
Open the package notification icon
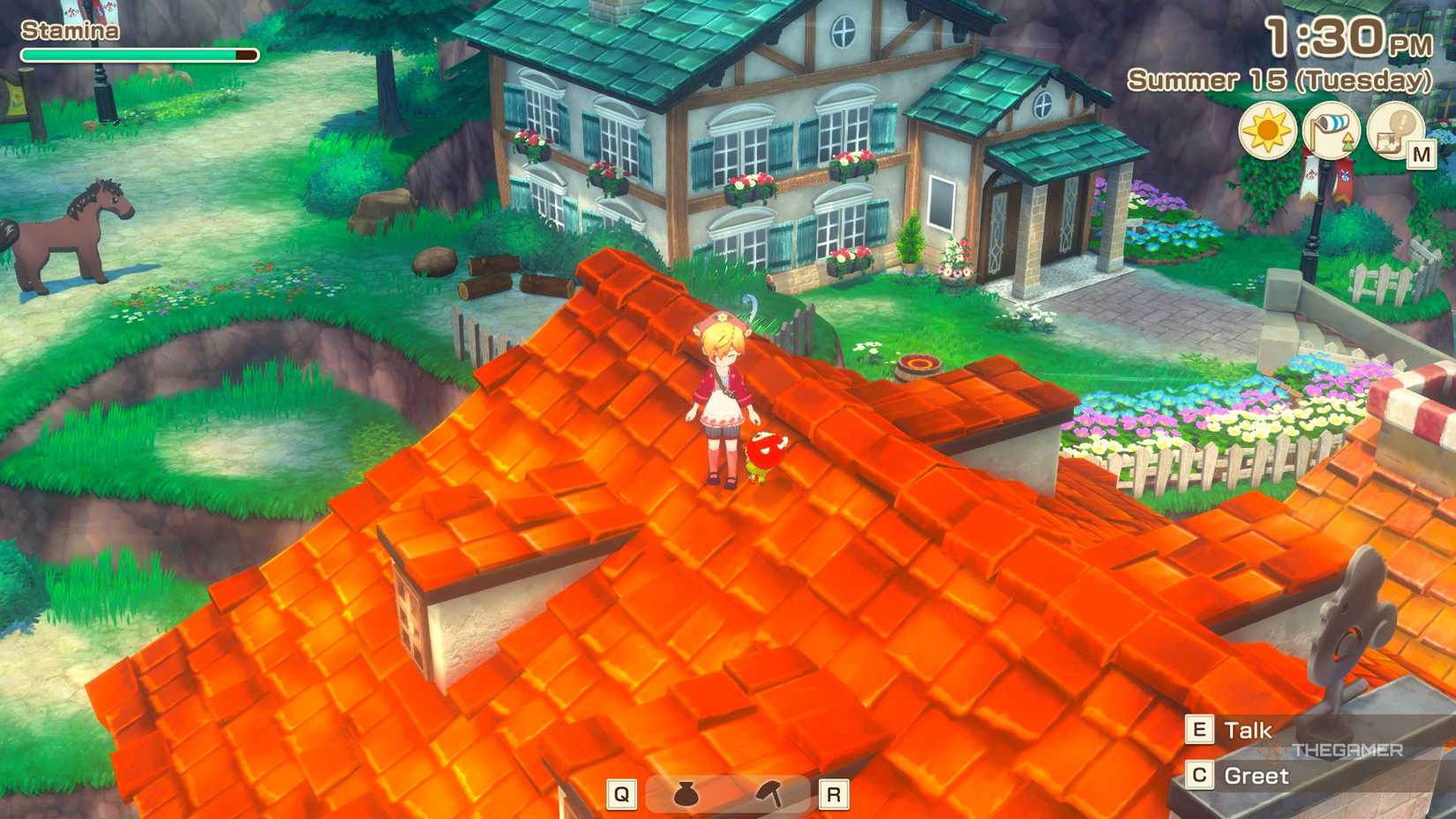(x=1394, y=129)
